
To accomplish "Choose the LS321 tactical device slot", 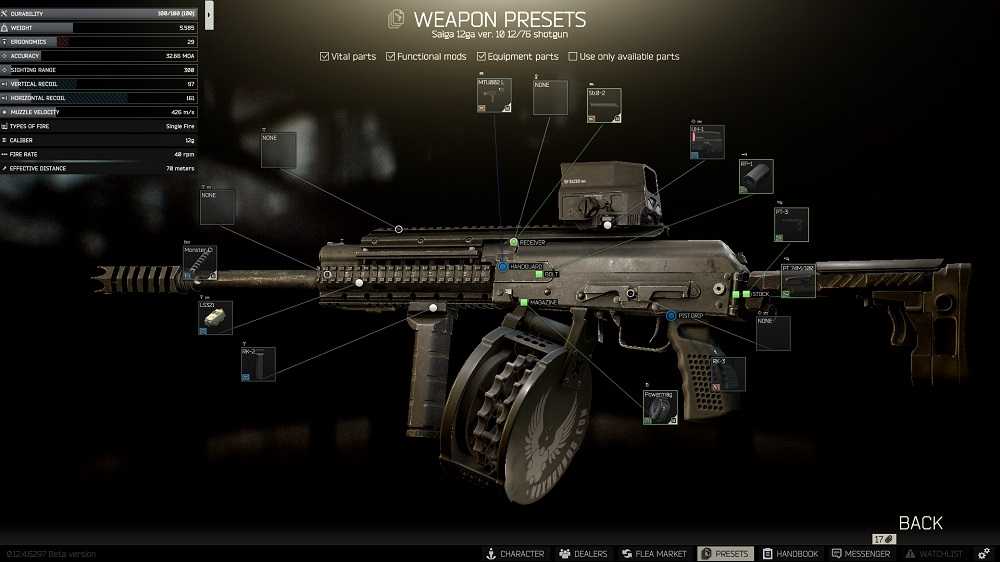I will pyautogui.click(x=215, y=318).
